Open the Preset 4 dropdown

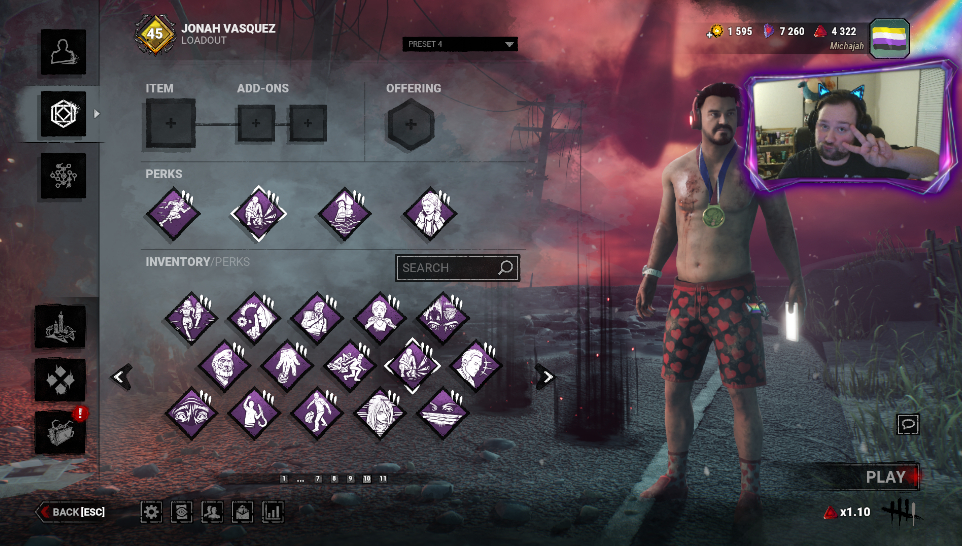461,44
